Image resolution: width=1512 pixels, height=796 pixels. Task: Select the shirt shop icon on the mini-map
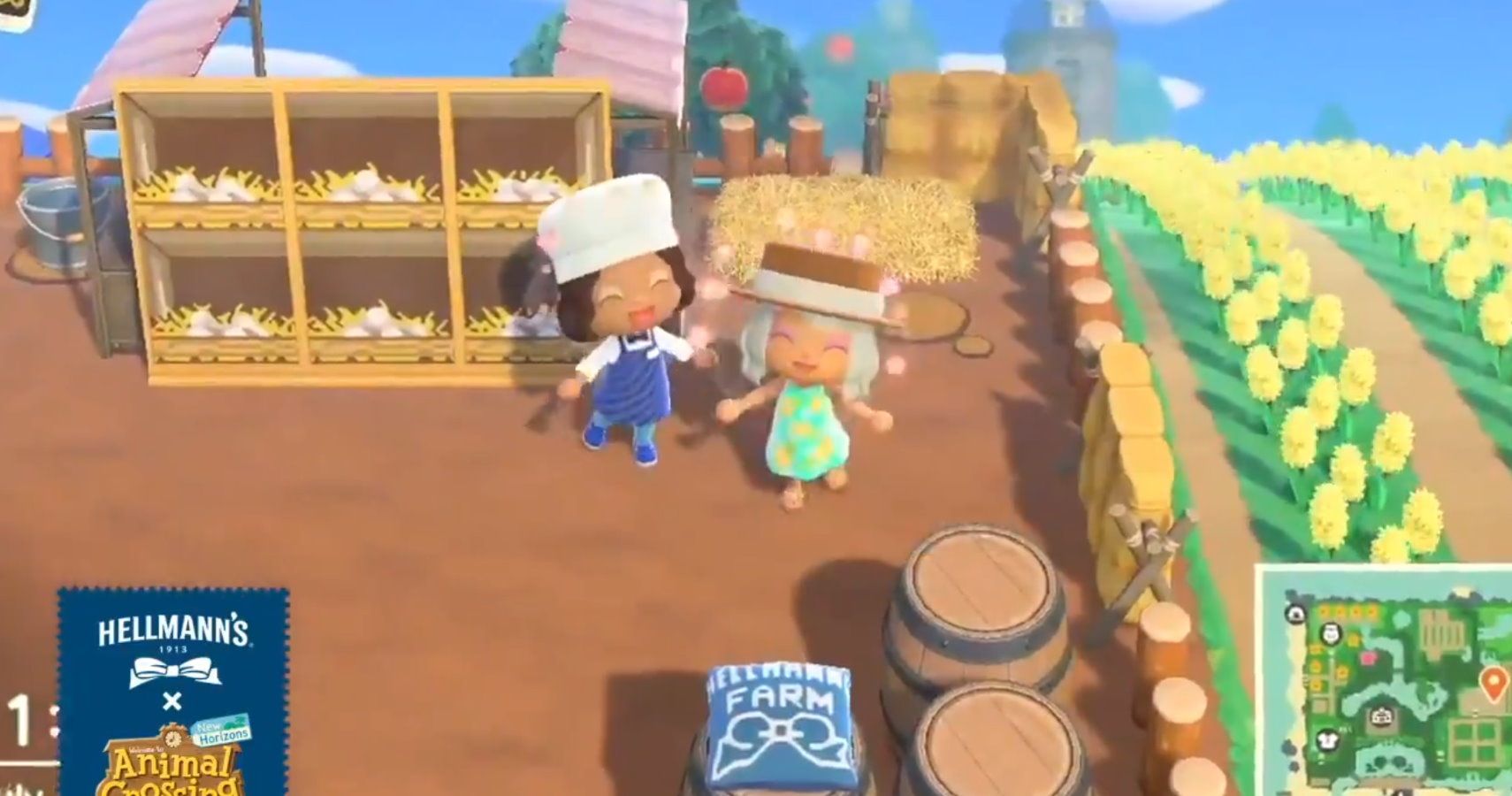tap(1328, 739)
